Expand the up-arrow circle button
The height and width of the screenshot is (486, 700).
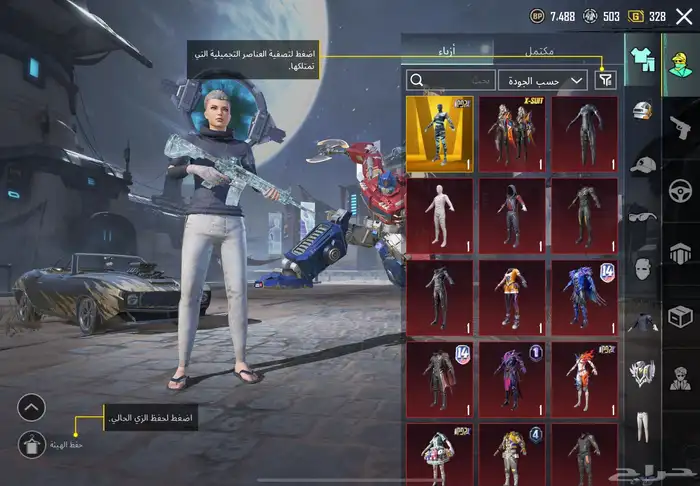coord(31,407)
